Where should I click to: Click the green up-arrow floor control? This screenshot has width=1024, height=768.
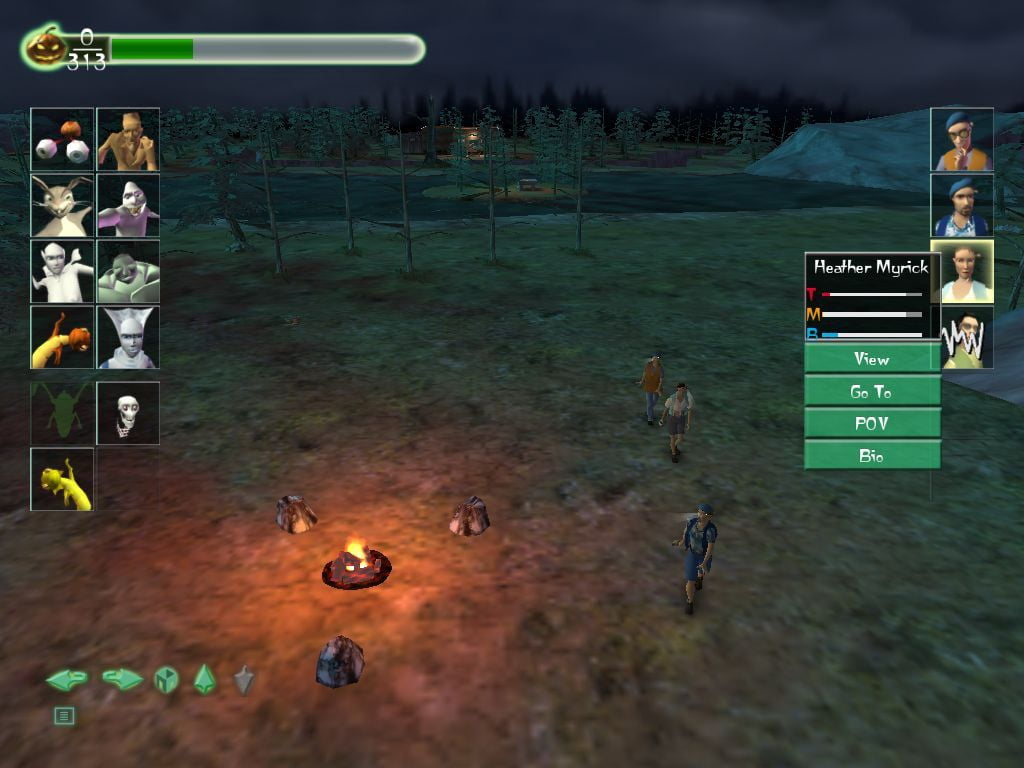click(204, 680)
